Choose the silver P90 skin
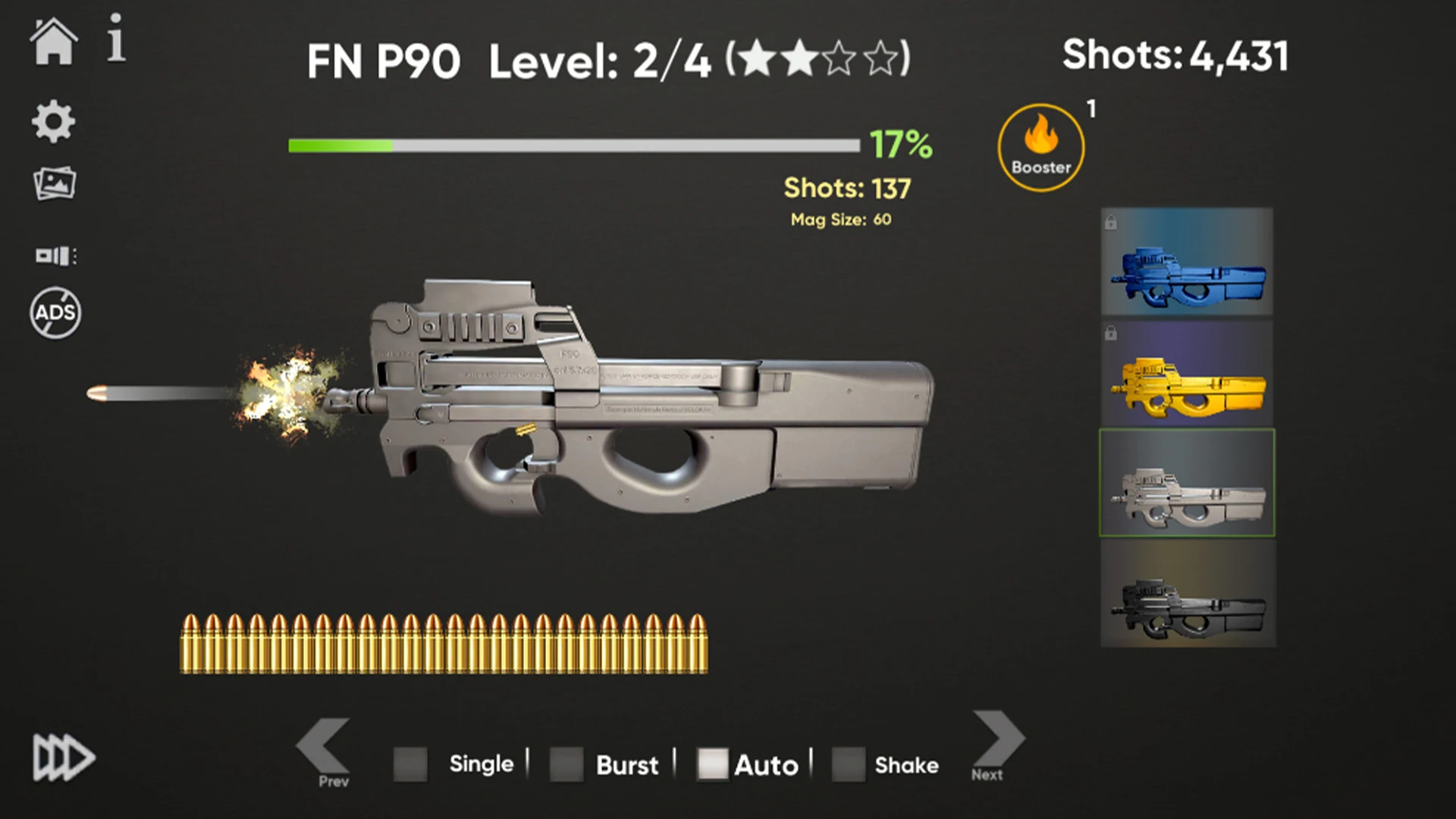 click(x=1187, y=483)
